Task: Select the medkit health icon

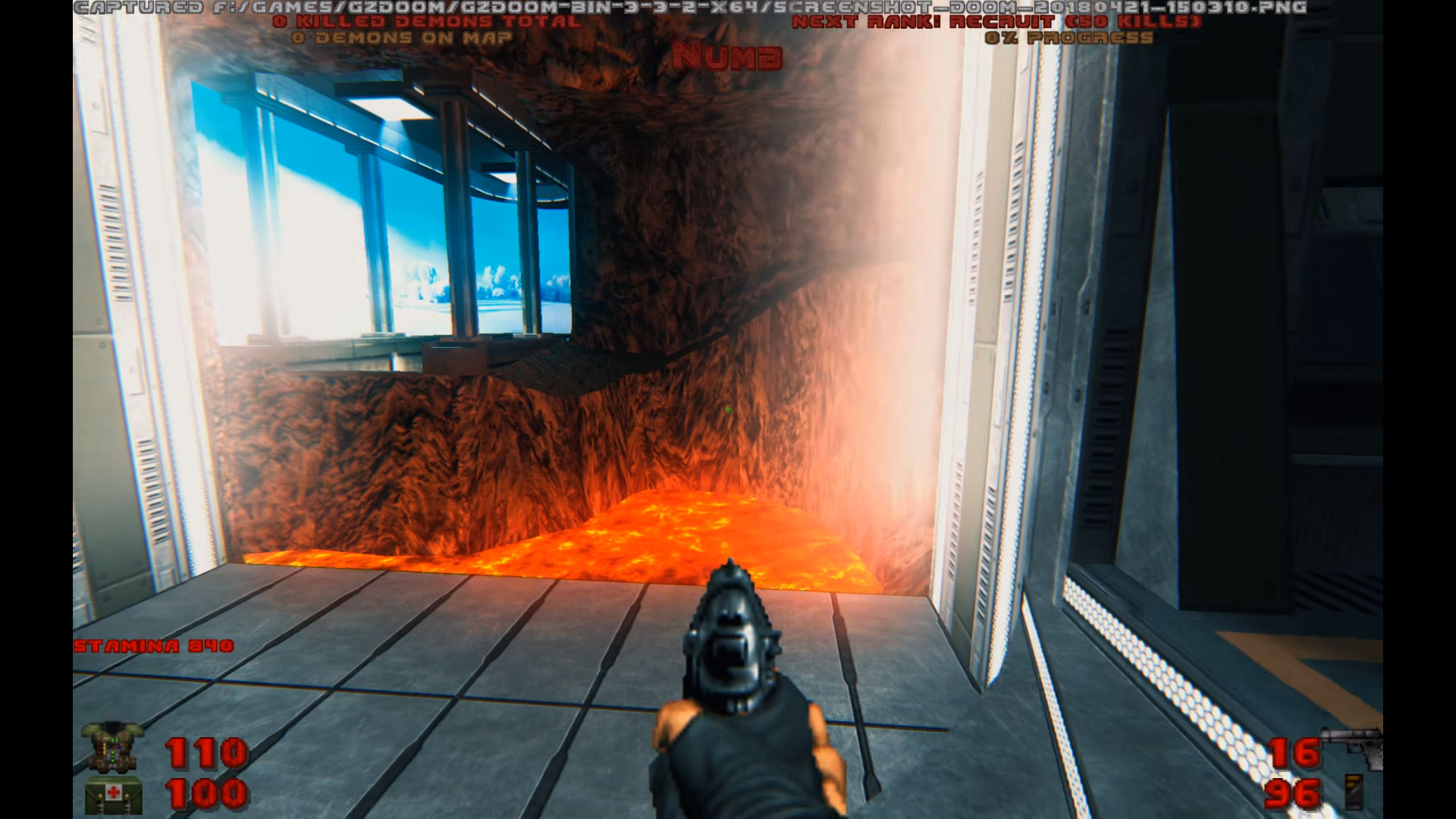Action: [114, 796]
